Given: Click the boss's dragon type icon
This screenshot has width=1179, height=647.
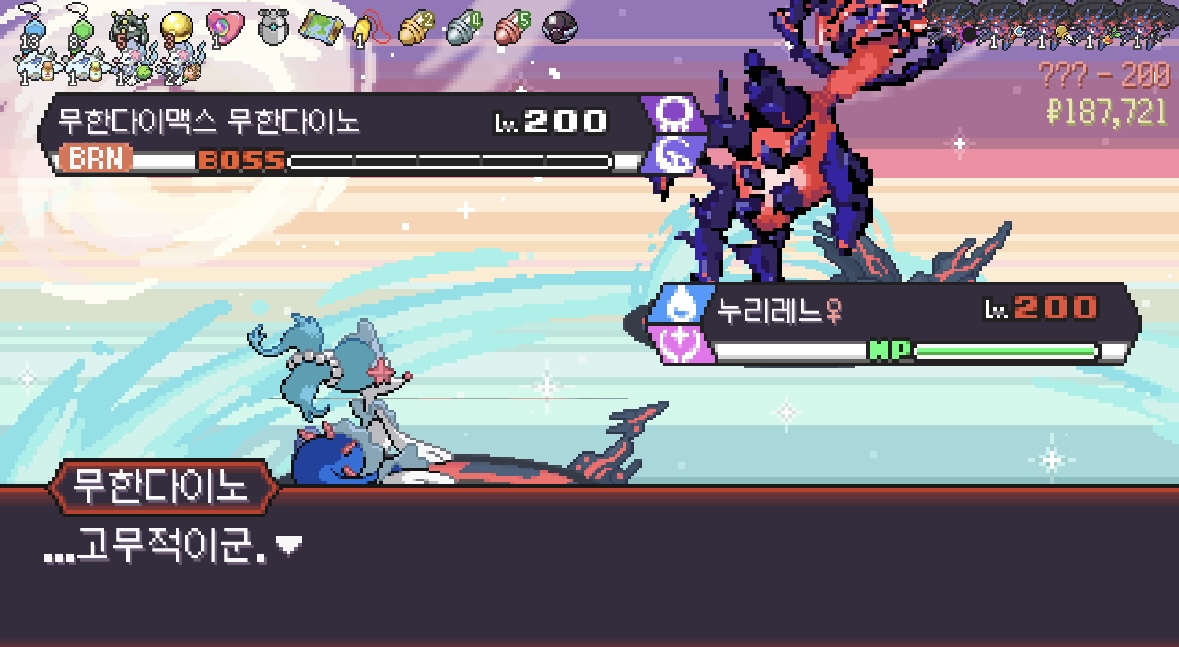Looking at the screenshot, I should coord(672,155).
